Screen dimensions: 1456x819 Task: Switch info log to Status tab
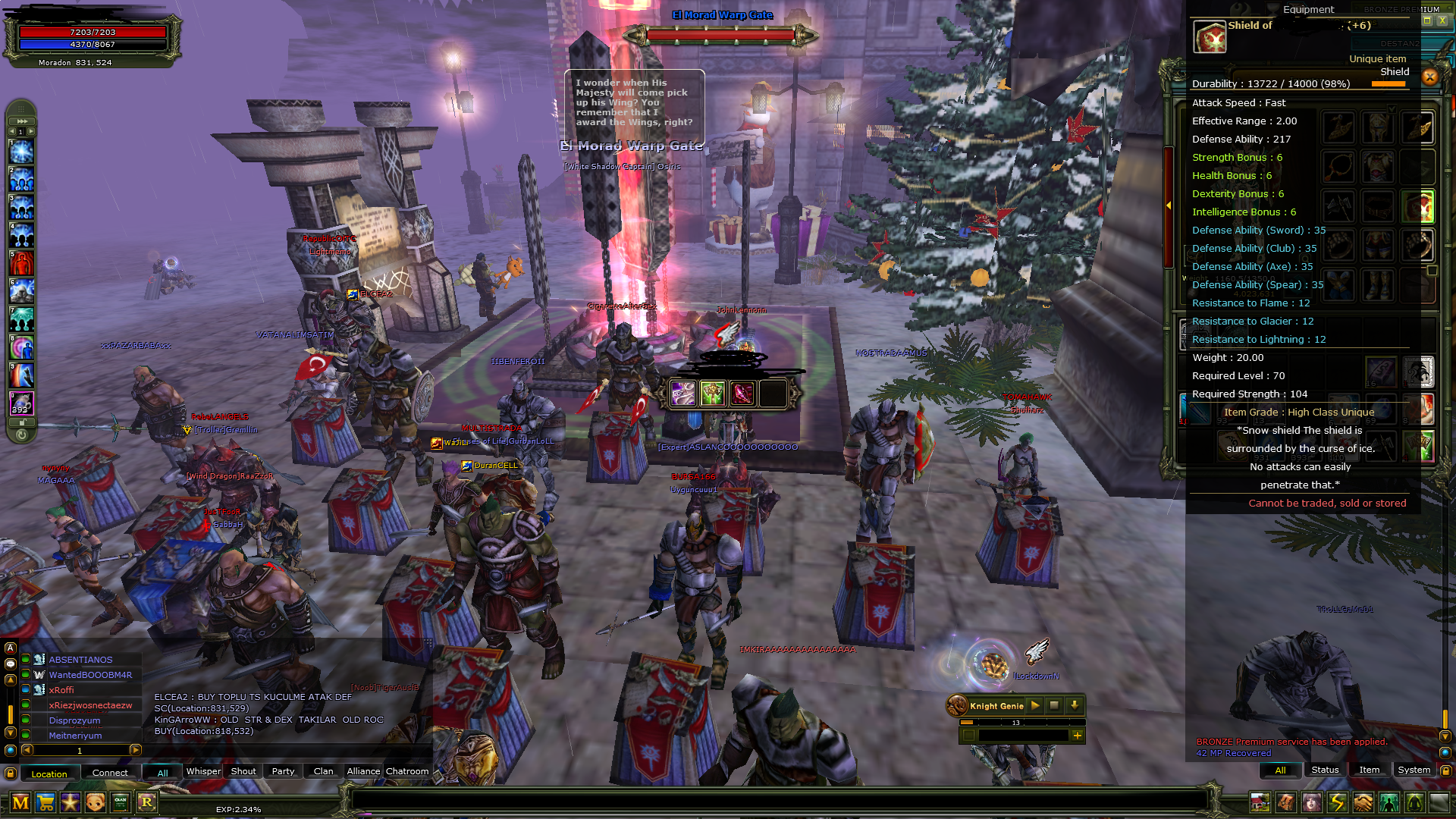pos(1325,770)
